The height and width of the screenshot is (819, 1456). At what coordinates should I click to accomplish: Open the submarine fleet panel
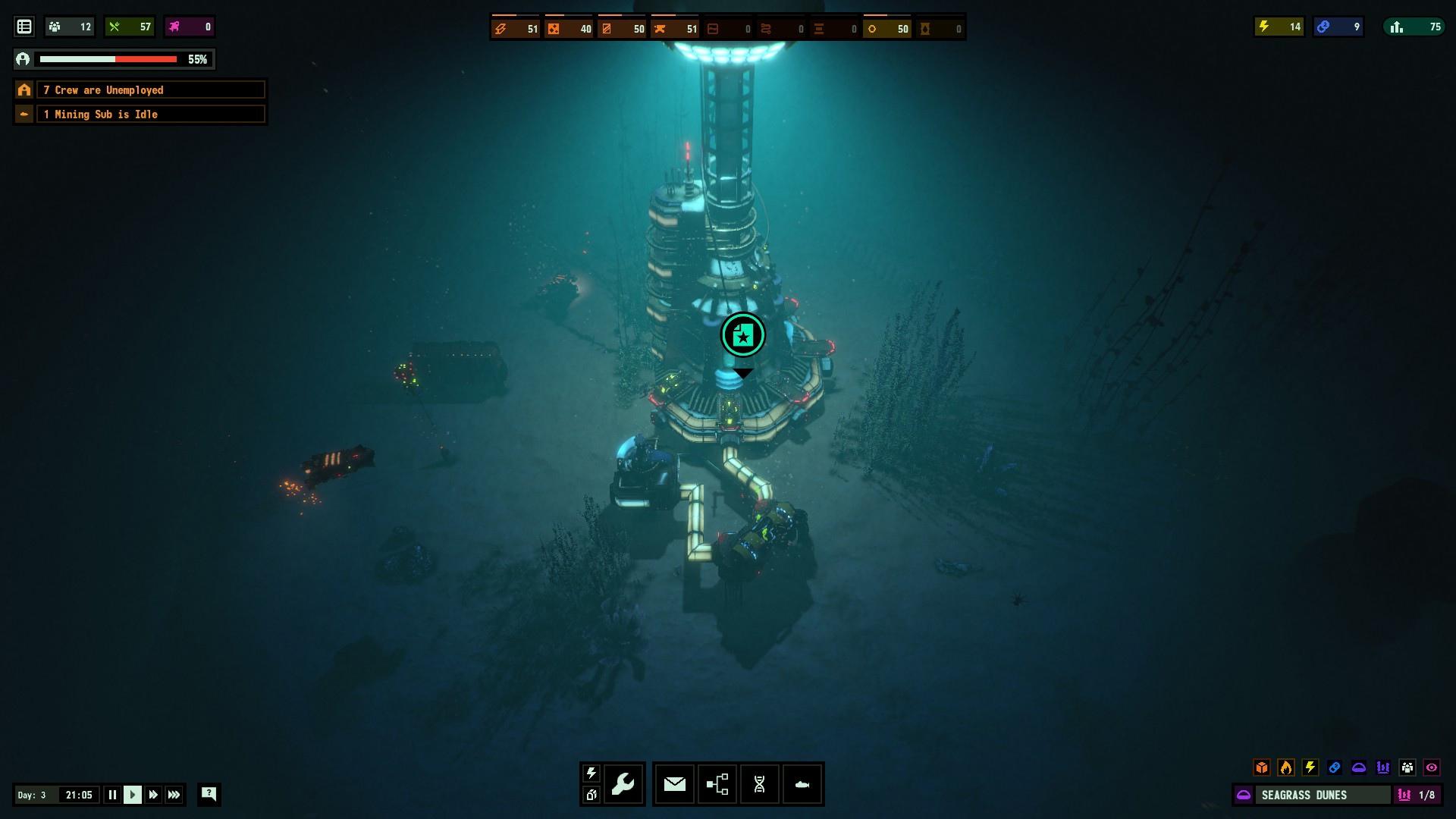(x=802, y=784)
